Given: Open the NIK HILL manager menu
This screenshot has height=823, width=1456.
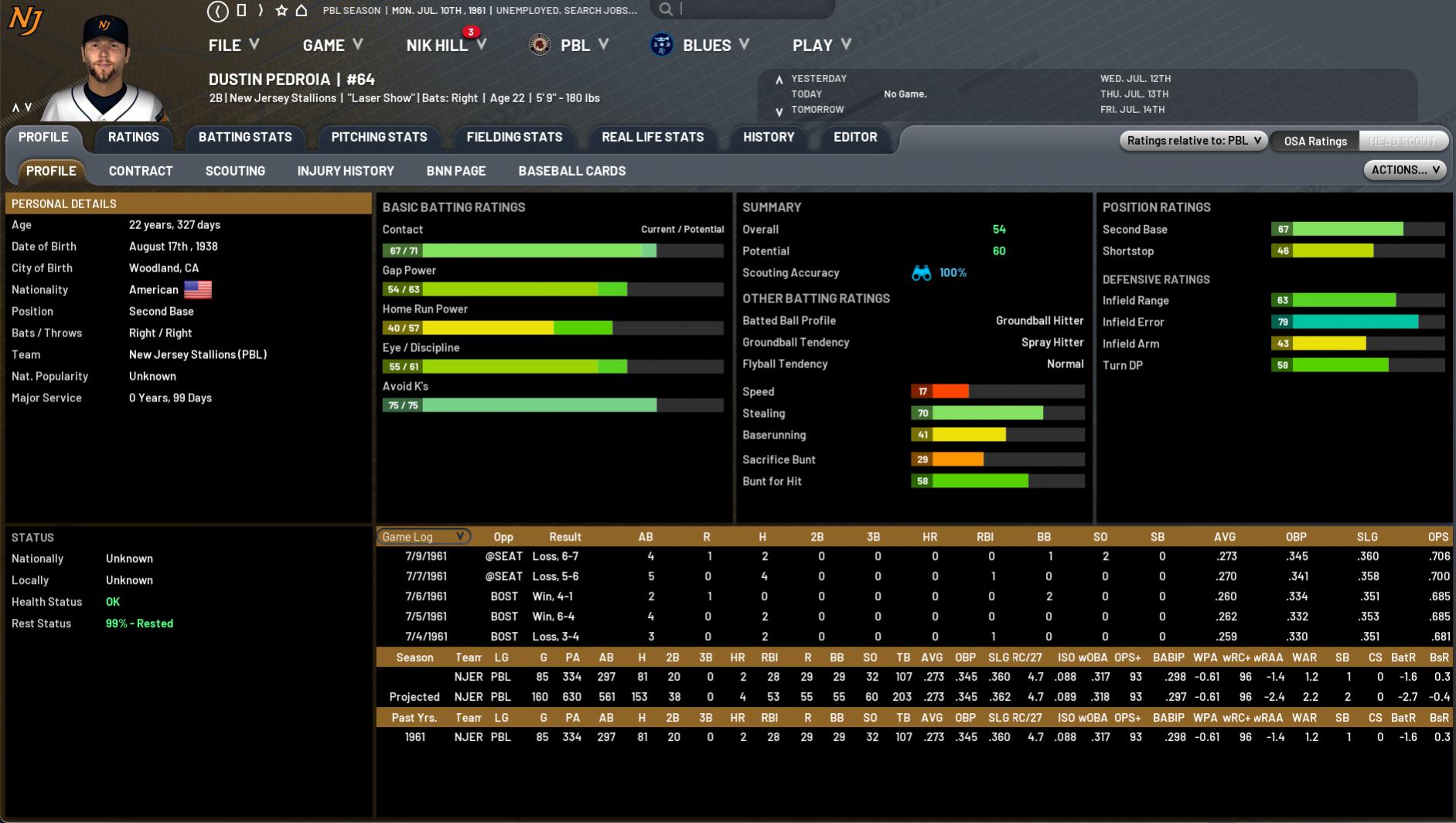Looking at the screenshot, I should point(445,45).
